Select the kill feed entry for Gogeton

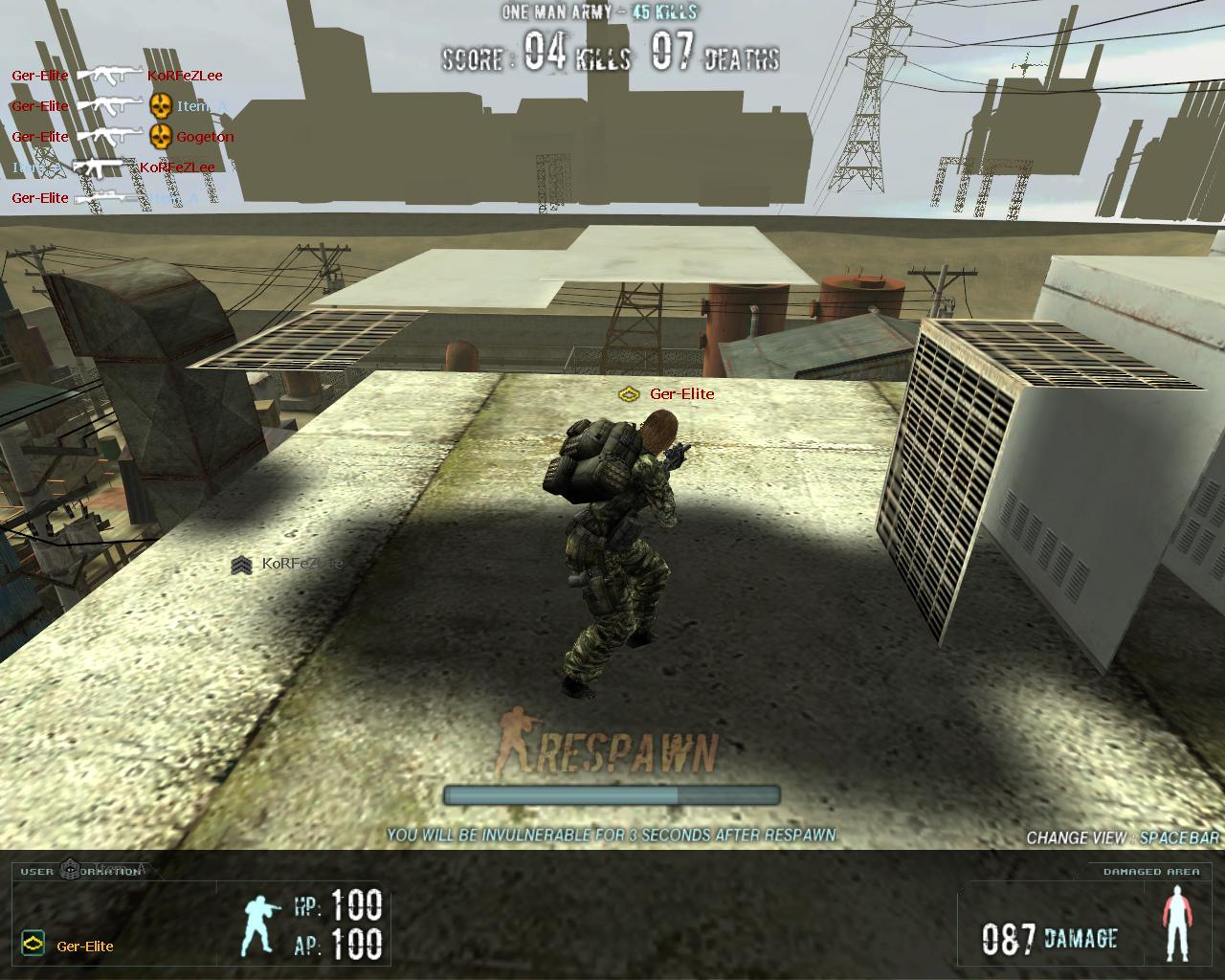click(122, 136)
